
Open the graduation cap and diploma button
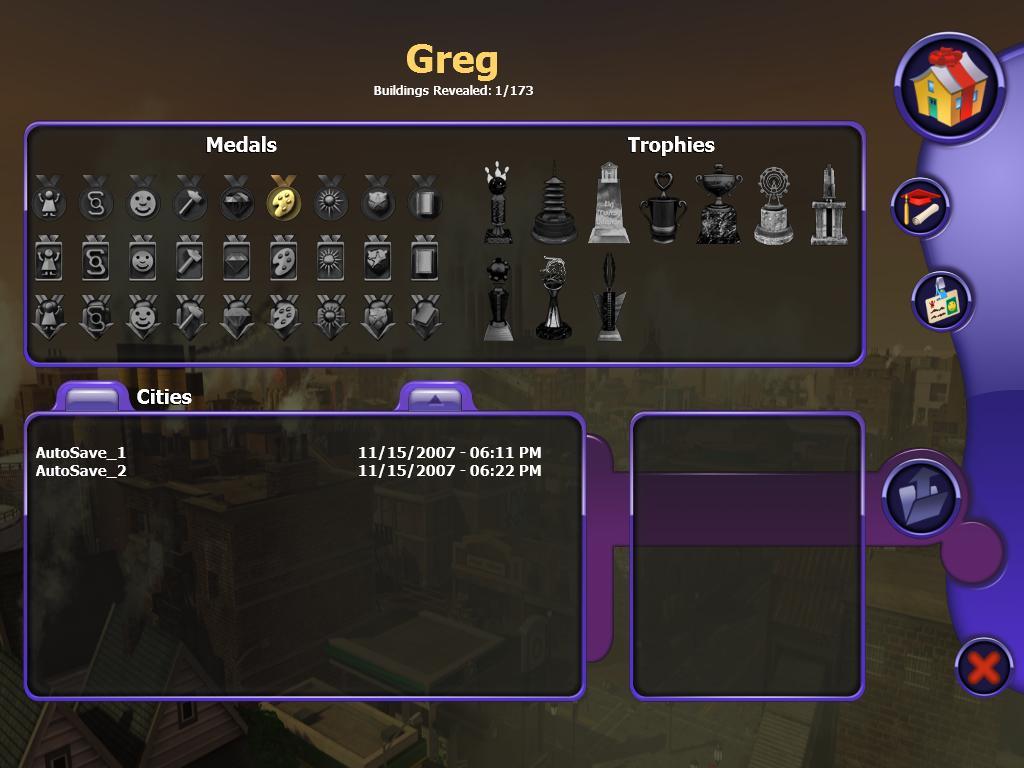coord(921,207)
